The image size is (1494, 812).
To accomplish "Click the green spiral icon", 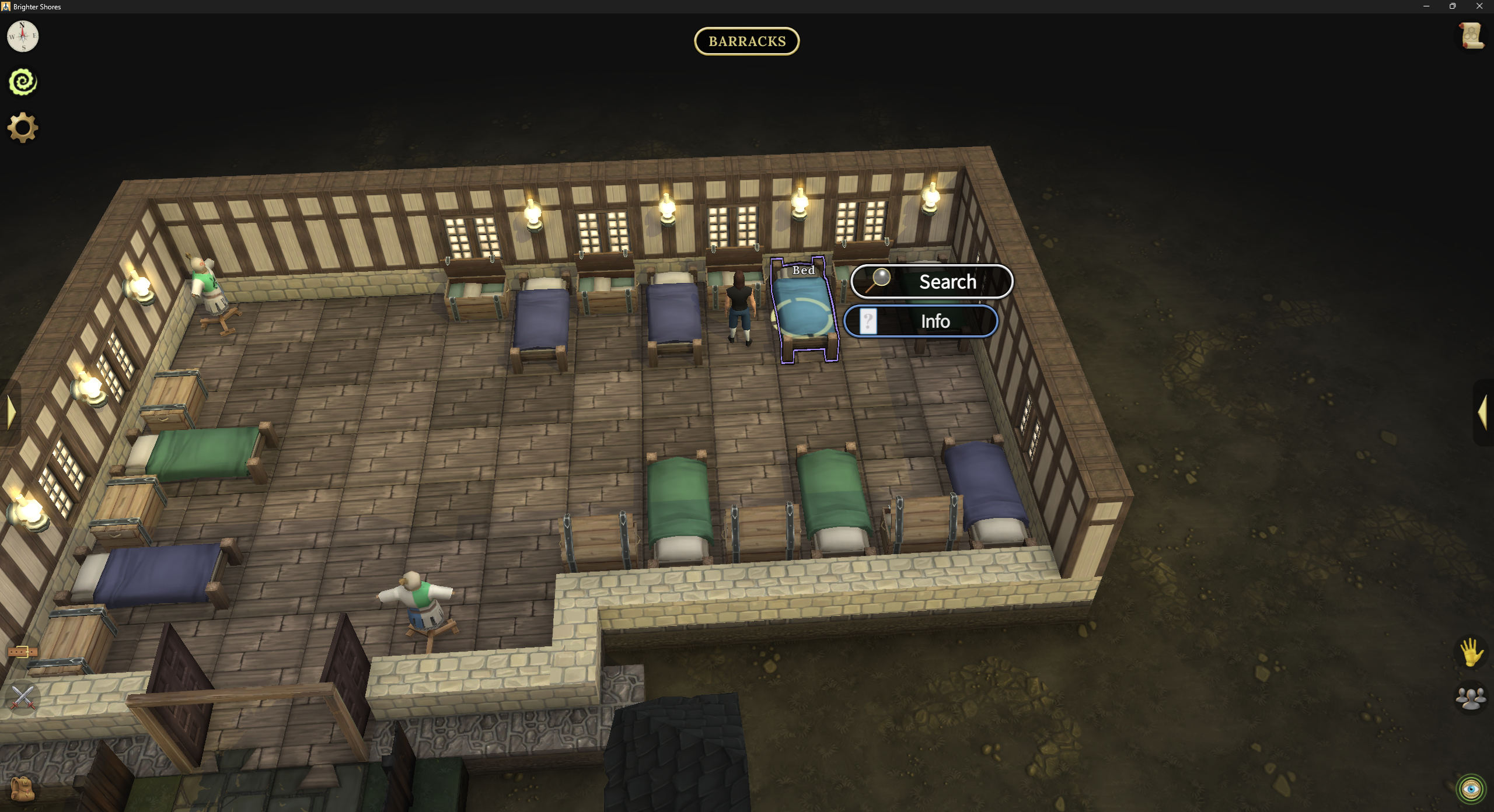I will [x=23, y=82].
